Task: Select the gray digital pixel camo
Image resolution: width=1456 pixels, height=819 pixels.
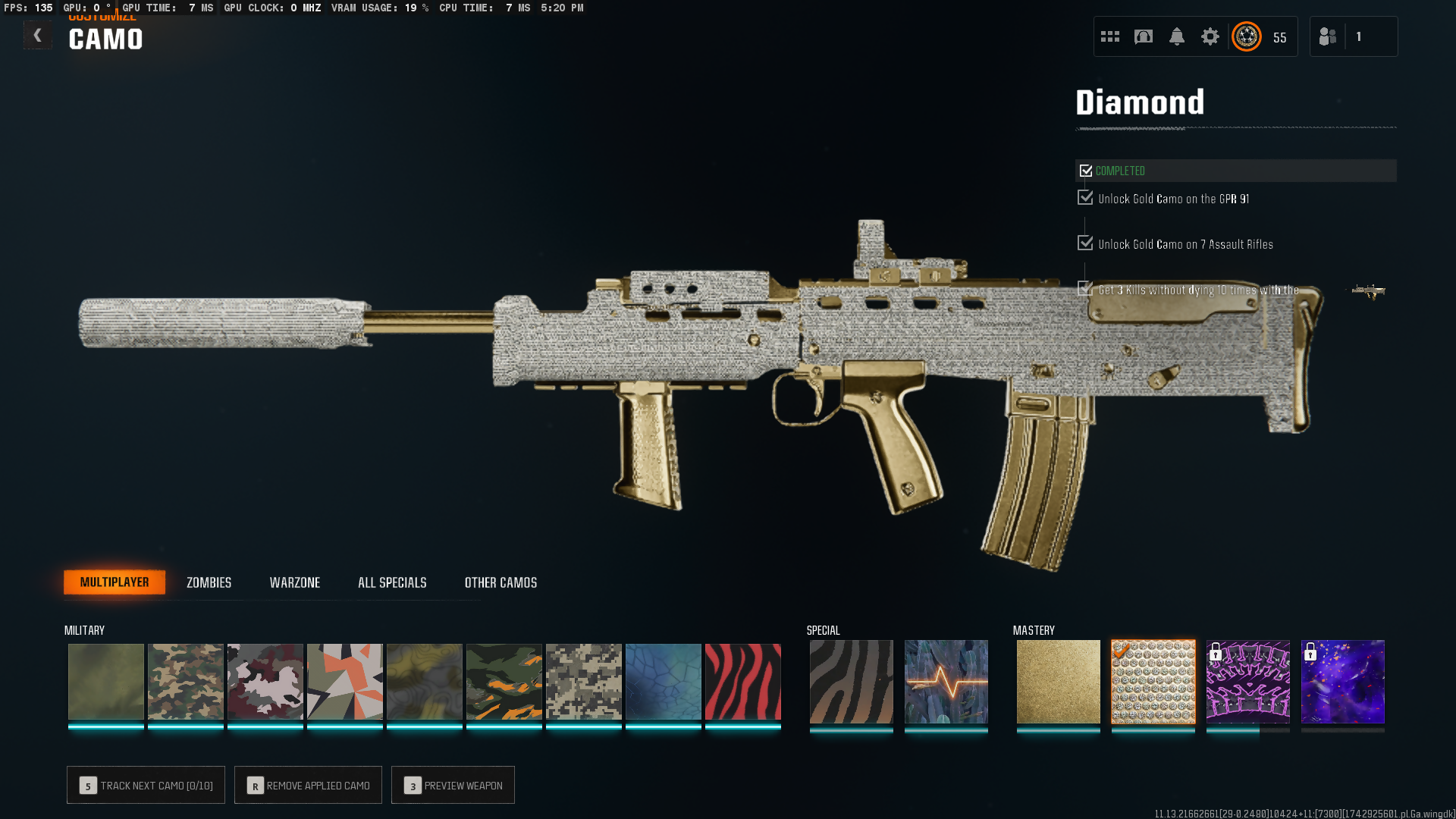Action: (x=583, y=682)
